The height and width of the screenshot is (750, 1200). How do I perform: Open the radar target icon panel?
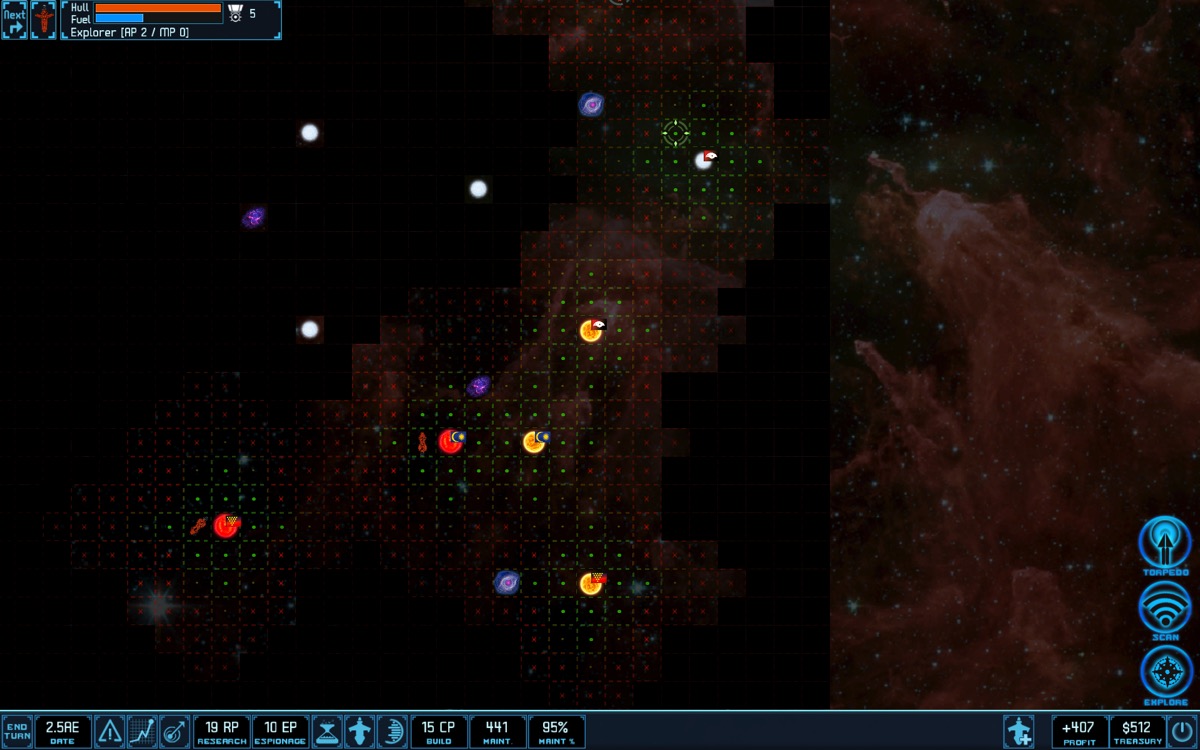tap(174, 731)
